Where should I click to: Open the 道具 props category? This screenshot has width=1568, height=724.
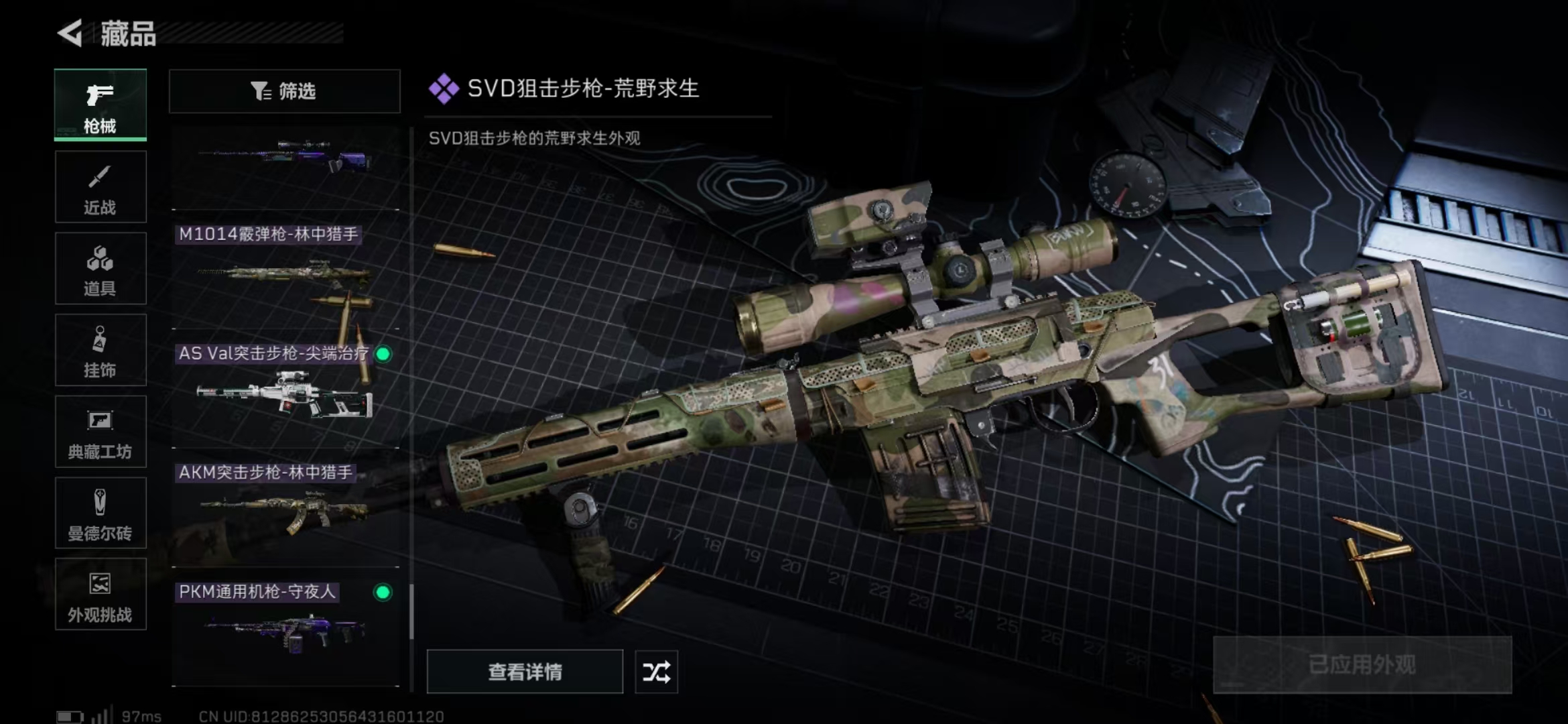99,268
